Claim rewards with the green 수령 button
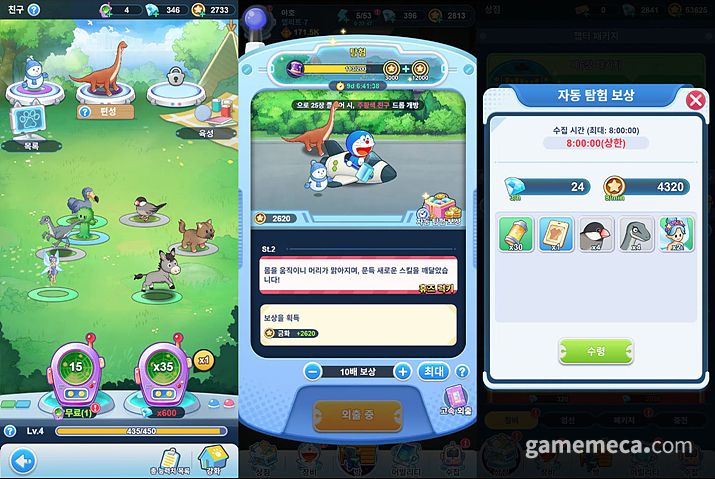Image resolution: width=715 pixels, height=479 pixels. pyautogui.click(x=595, y=350)
